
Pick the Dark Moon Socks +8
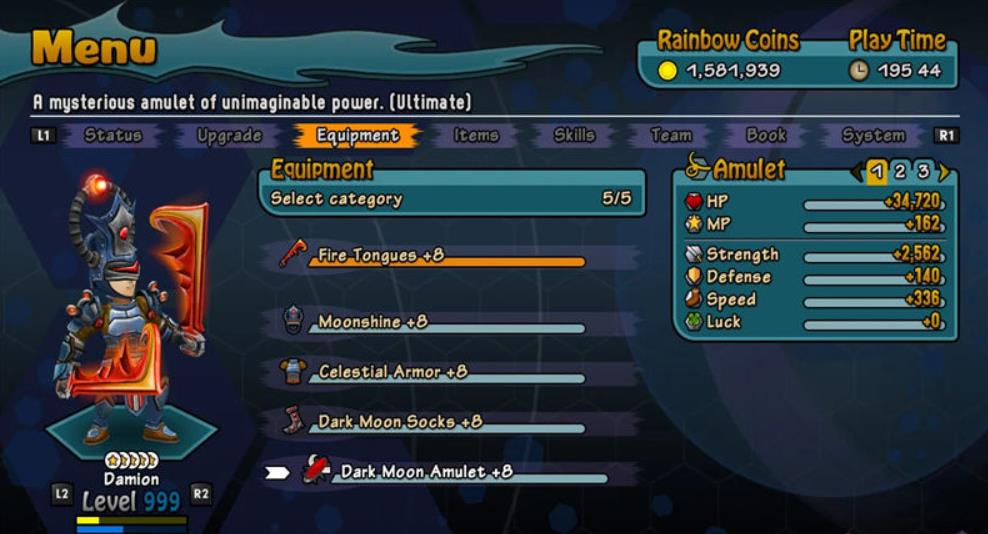point(399,422)
